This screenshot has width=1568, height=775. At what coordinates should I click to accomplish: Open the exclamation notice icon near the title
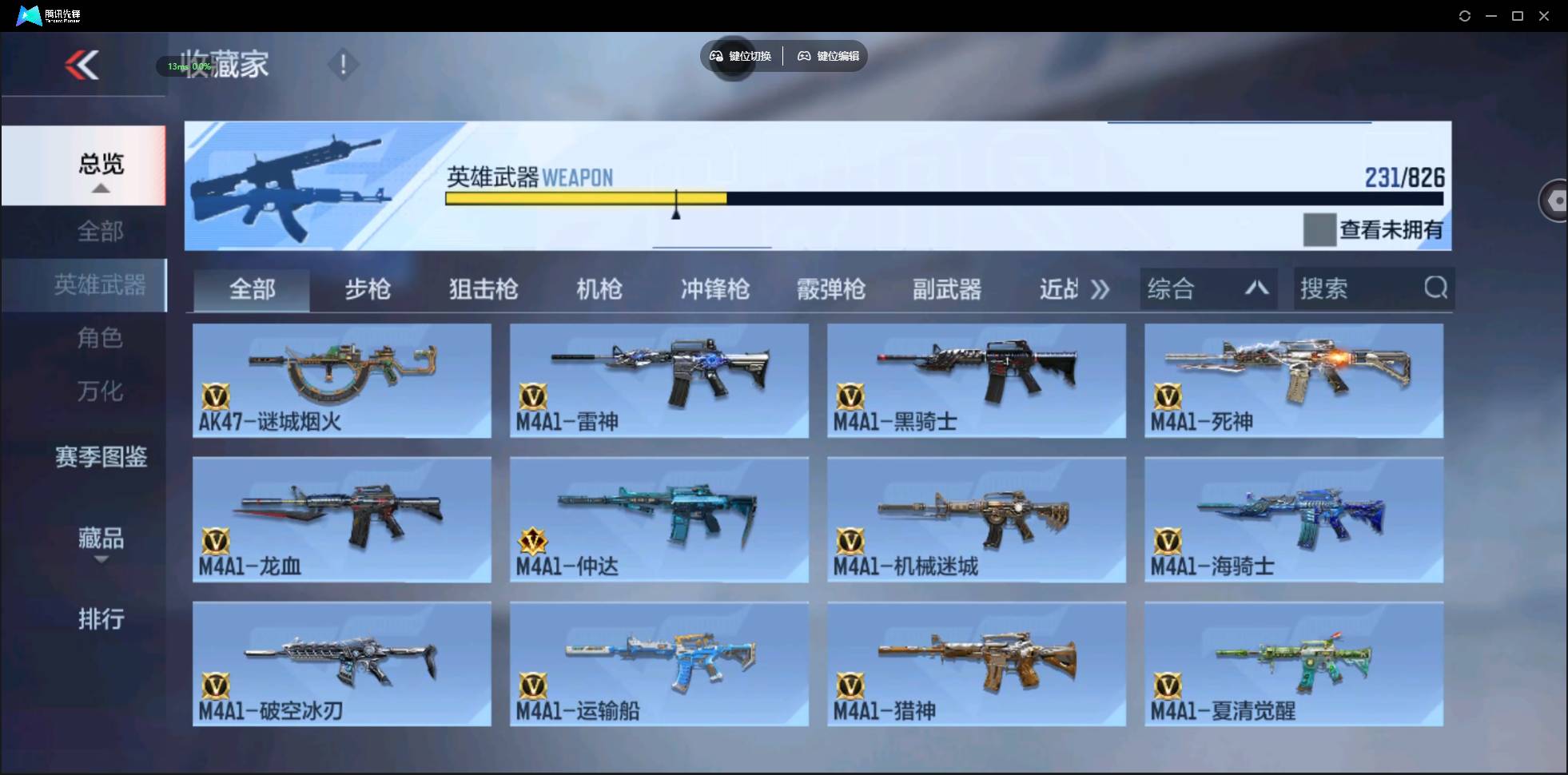344,63
